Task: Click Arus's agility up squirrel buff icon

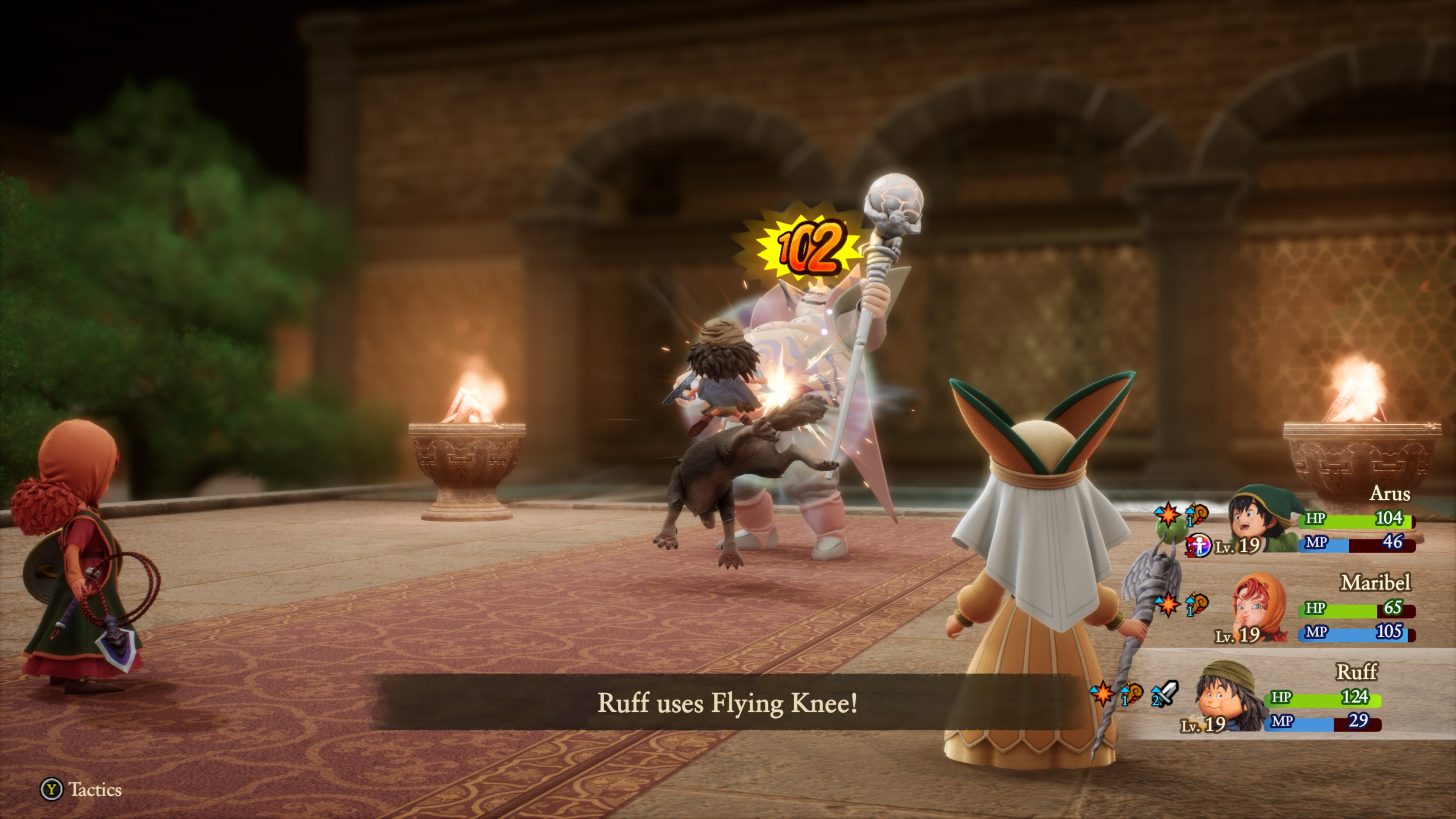Action: coord(1195,515)
